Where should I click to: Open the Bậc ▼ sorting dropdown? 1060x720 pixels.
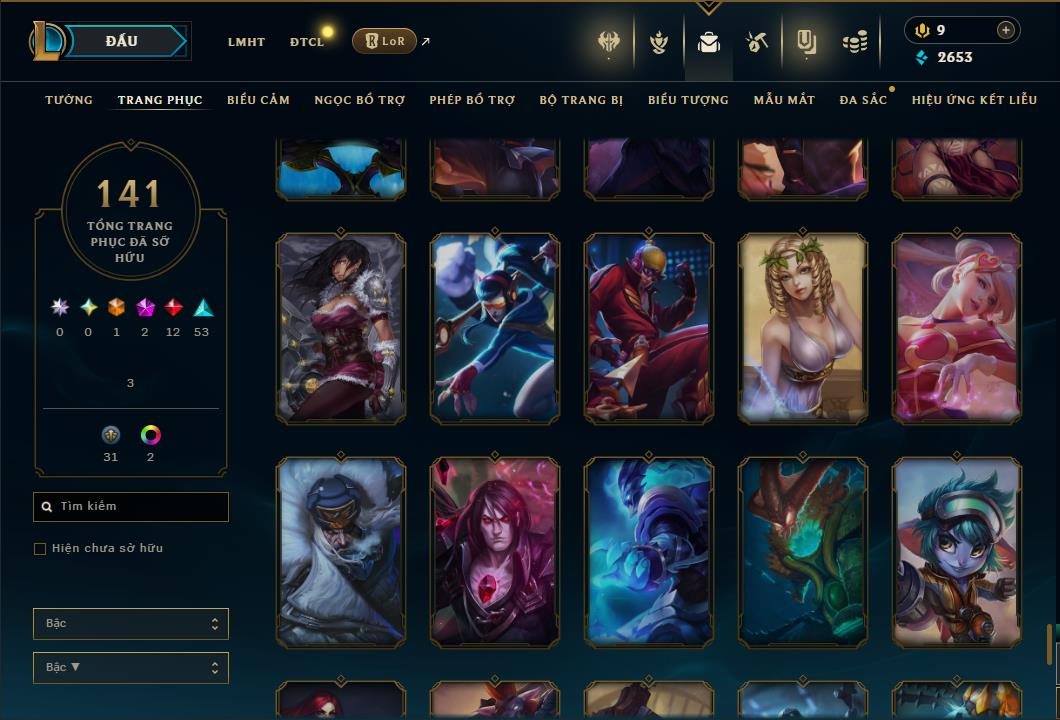point(131,667)
